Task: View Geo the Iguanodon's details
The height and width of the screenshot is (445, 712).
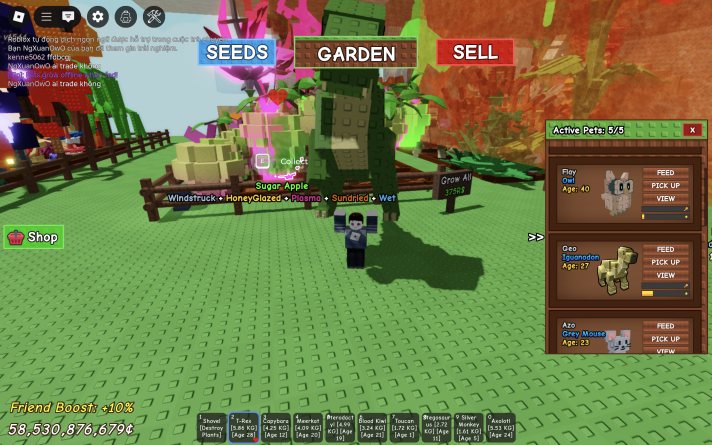Action: coord(665,276)
